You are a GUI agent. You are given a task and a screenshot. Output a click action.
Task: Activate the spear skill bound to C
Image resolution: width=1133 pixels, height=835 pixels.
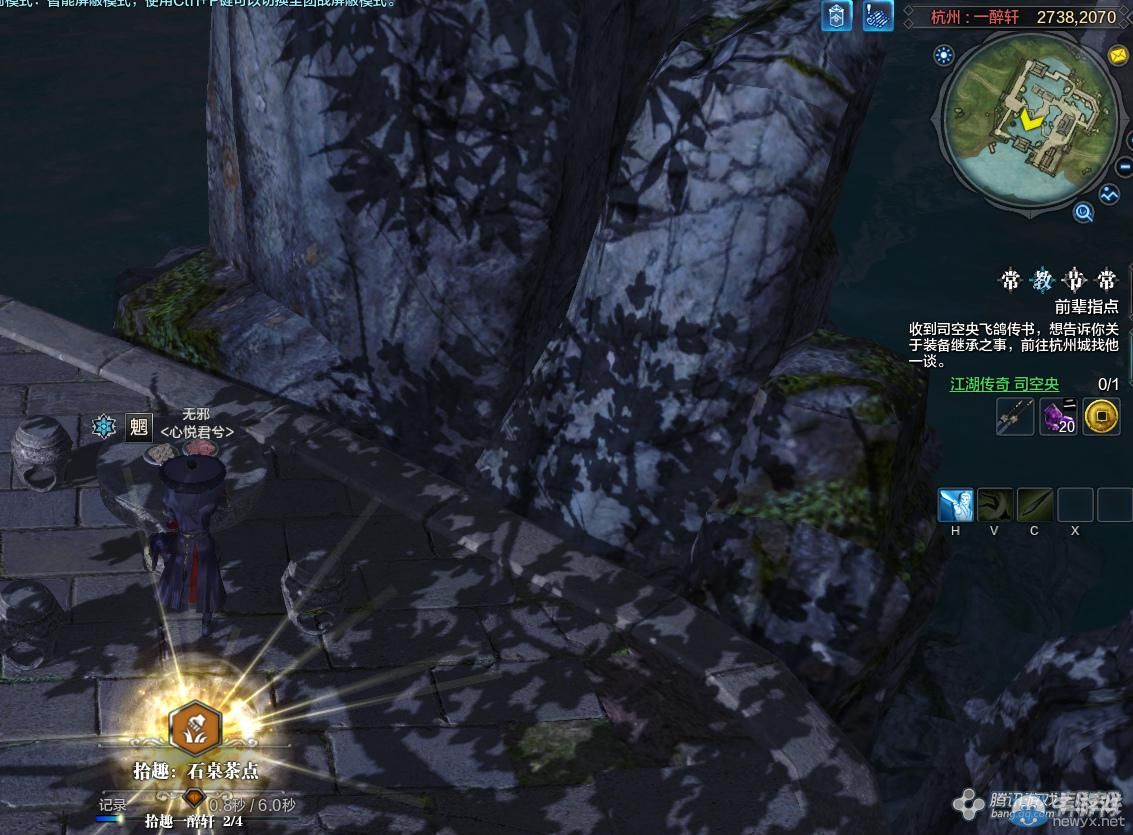pos(1035,505)
